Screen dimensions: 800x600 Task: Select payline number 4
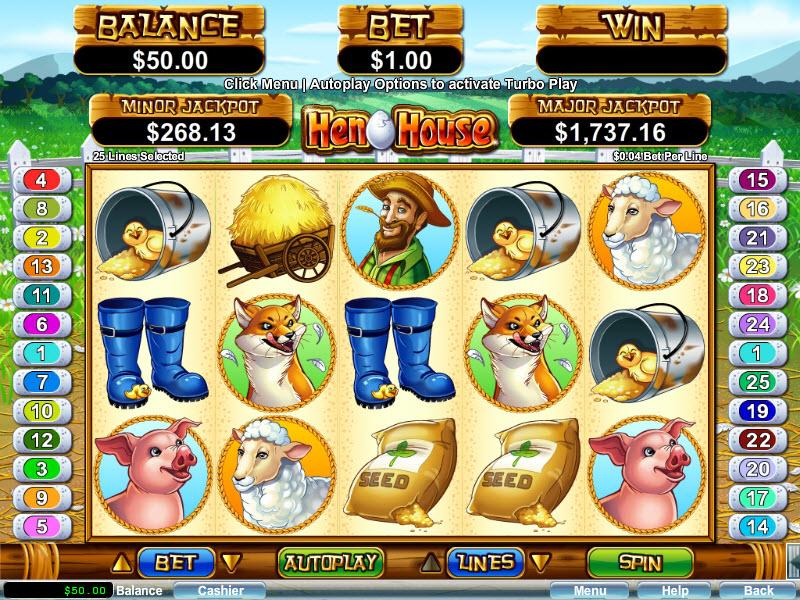[42, 180]
